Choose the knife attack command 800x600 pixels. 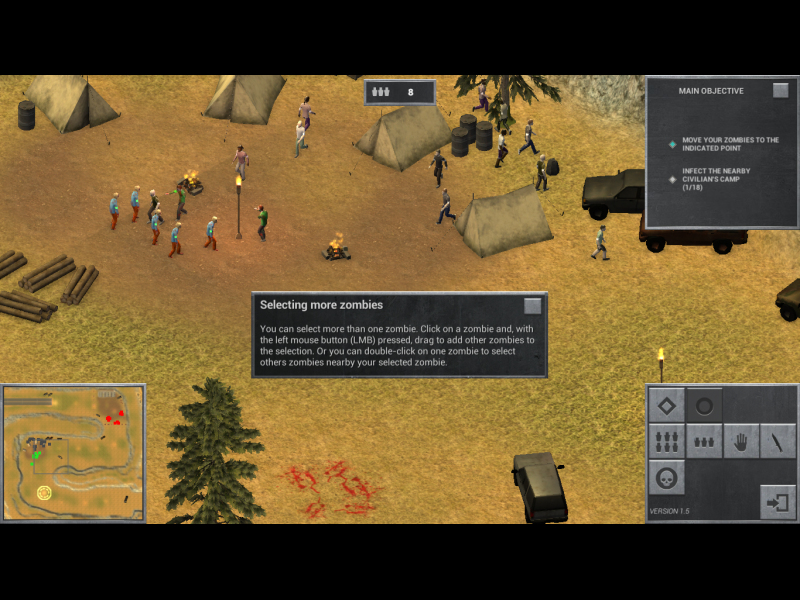[778, 441]
